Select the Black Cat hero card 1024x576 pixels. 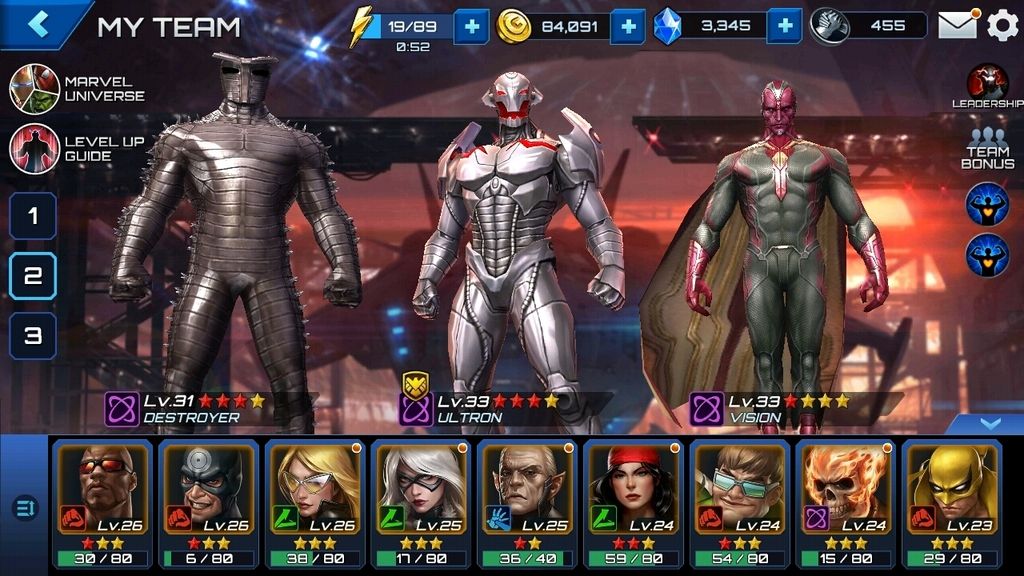420,504
